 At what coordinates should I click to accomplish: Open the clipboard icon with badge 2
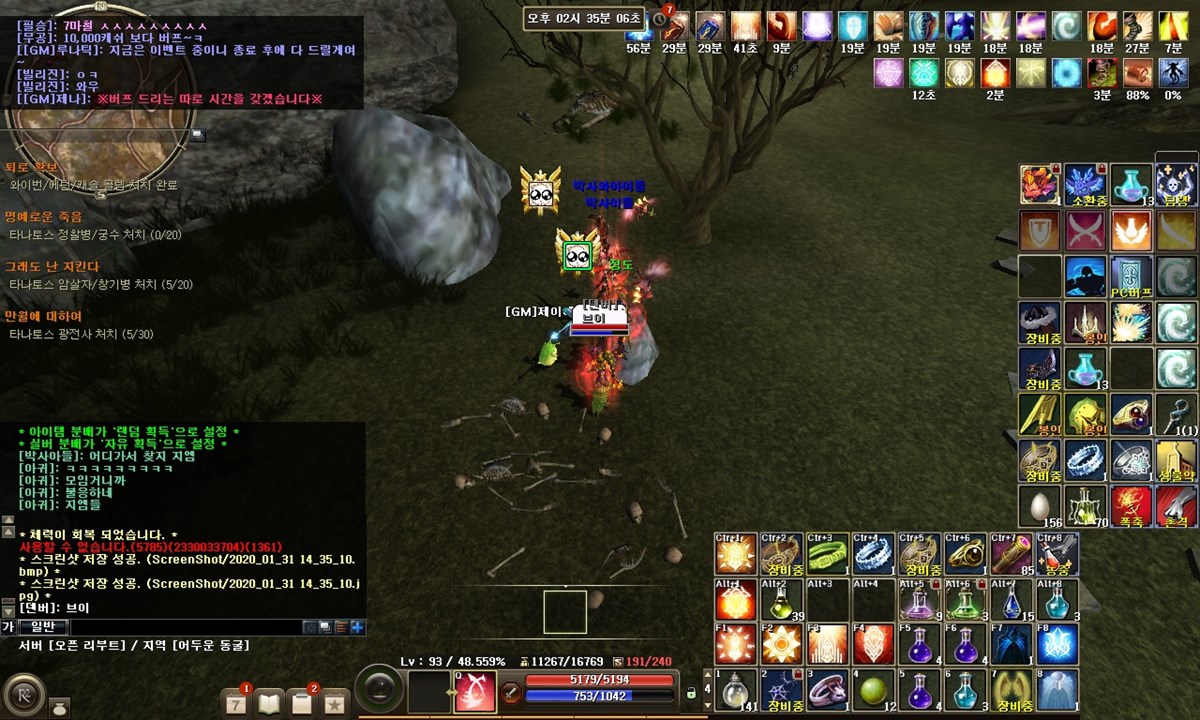click(x=301, y=702)
